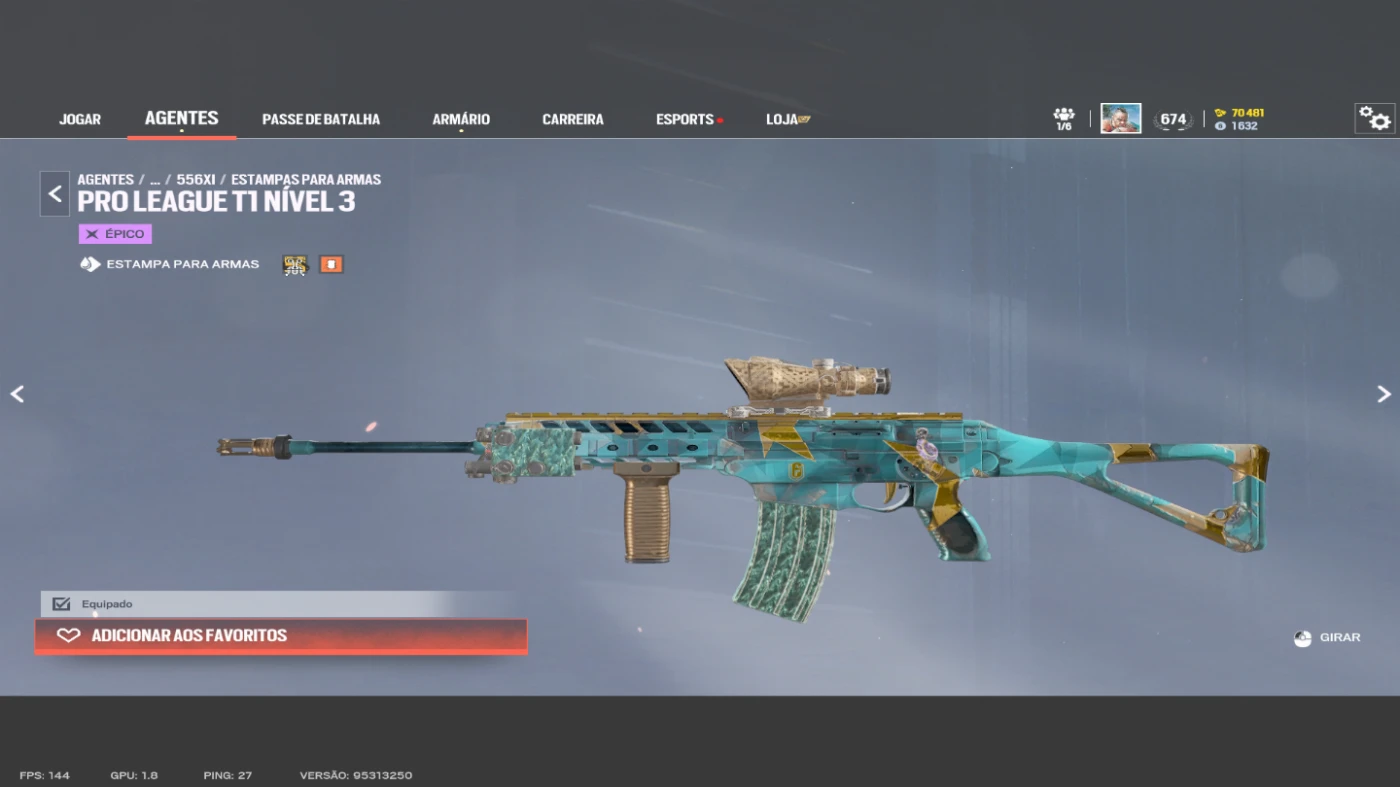Go back with the left chevron button
Screen dimensions: 1400x787
[55, 194]
